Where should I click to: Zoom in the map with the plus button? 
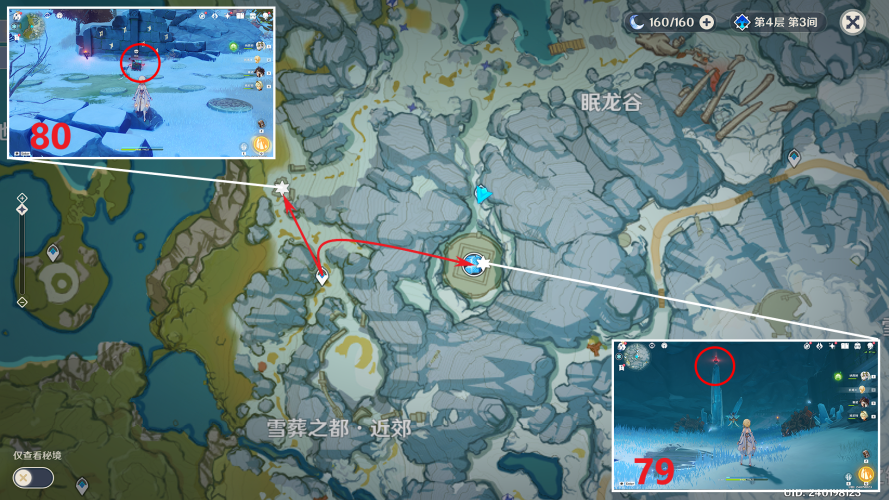tap(21, 199)
